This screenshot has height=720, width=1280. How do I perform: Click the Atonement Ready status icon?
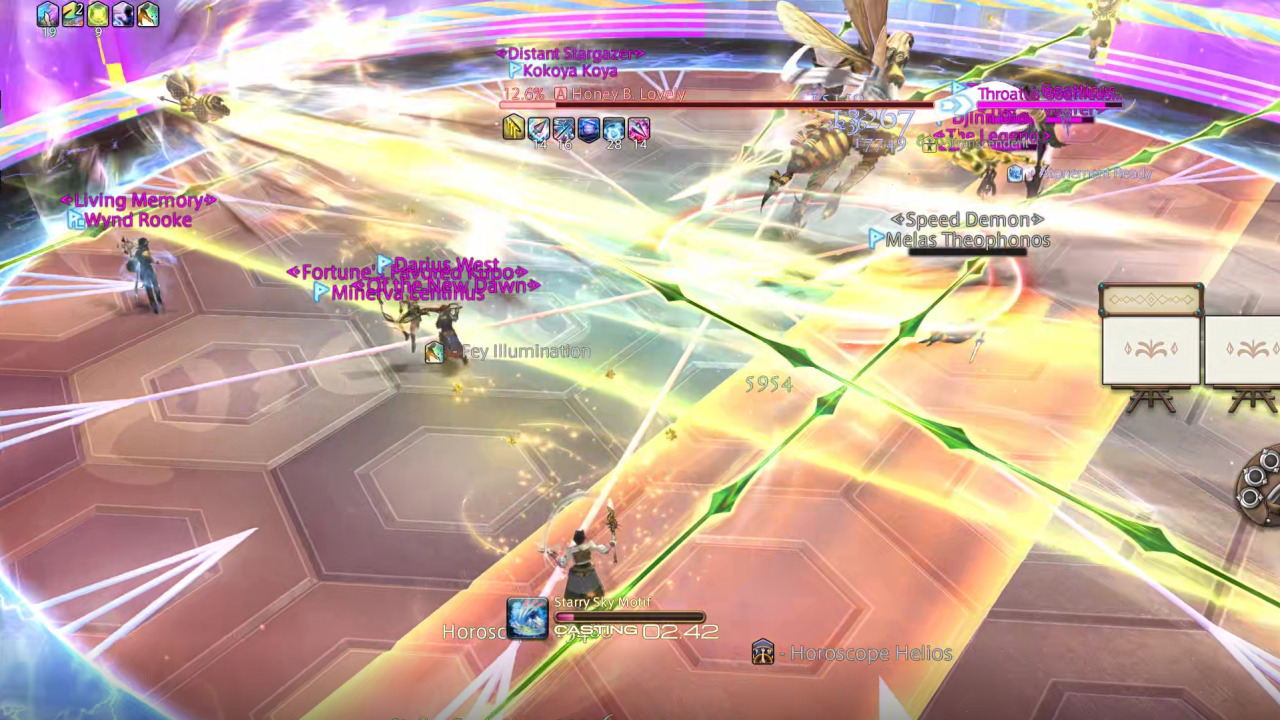tap(1015, 173)
